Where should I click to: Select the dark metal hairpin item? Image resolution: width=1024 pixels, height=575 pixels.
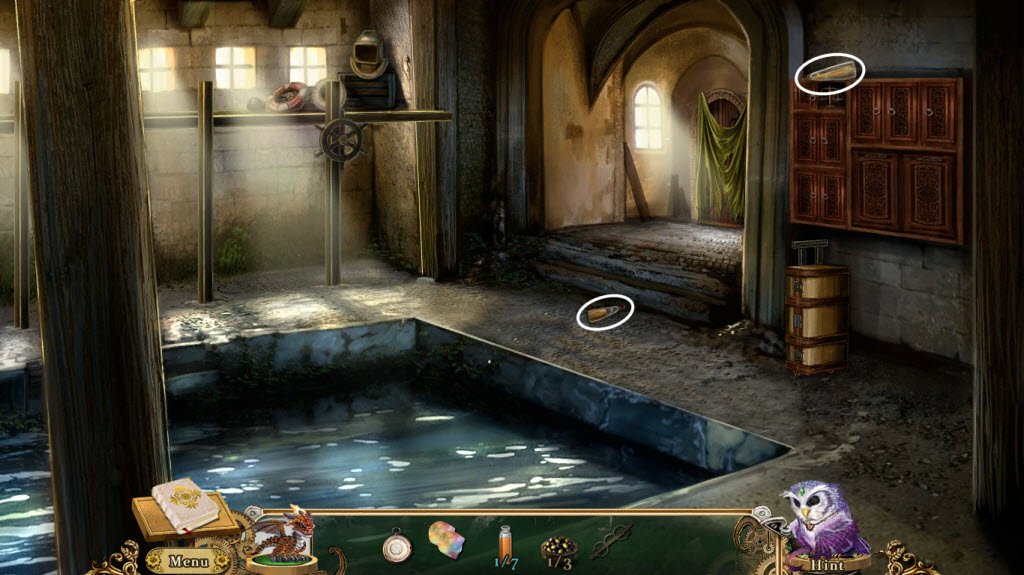point(611,541)
